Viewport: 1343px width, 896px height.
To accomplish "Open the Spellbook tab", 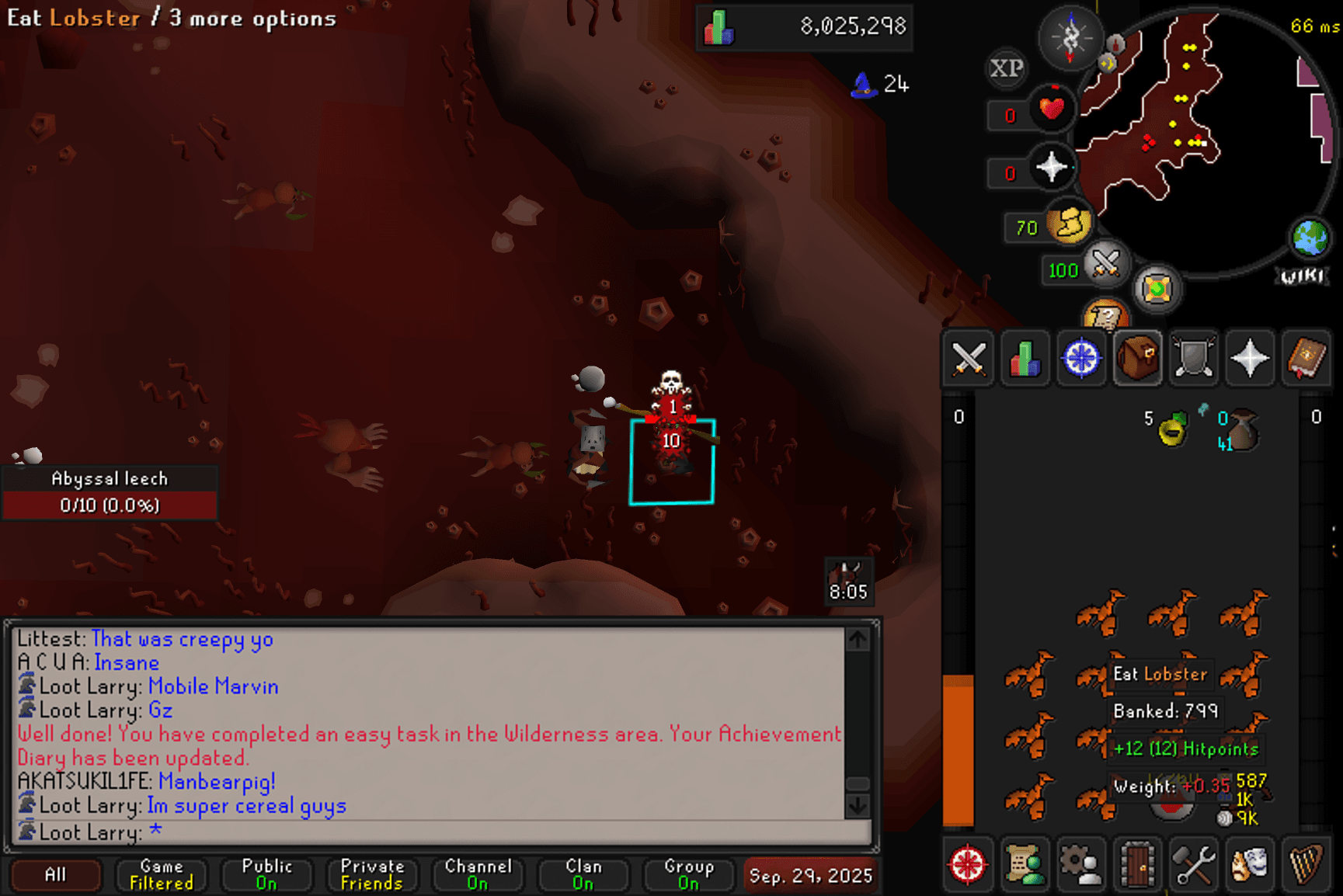I will point(1306,359).
